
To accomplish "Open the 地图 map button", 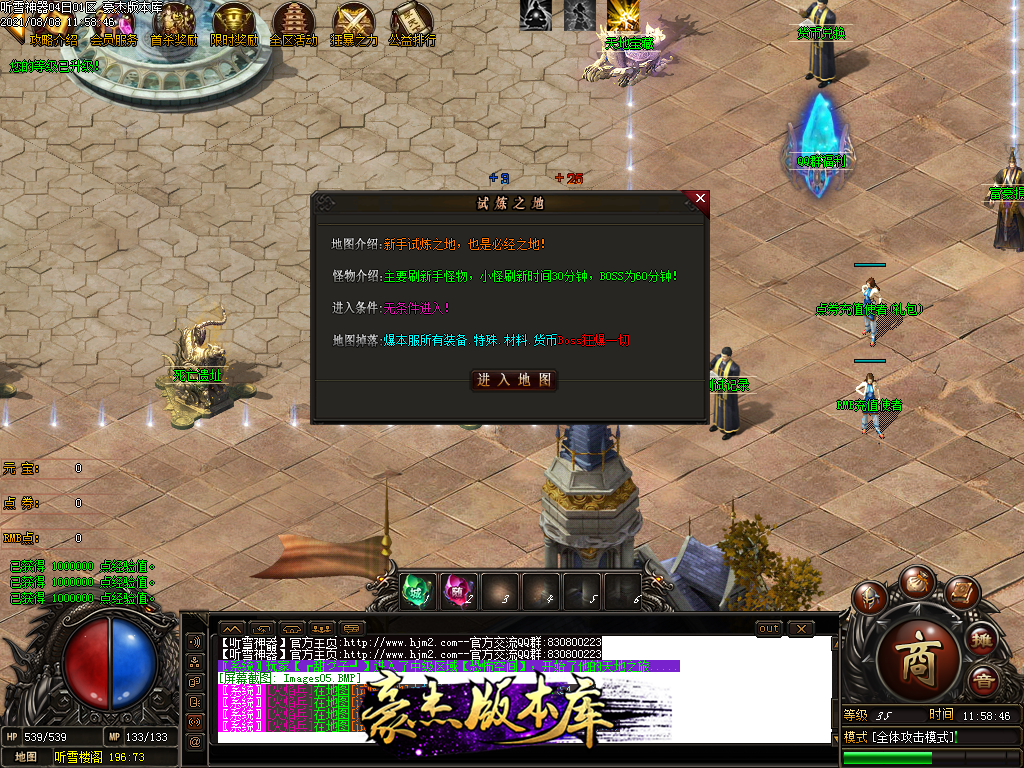I will tap(26, 757).
